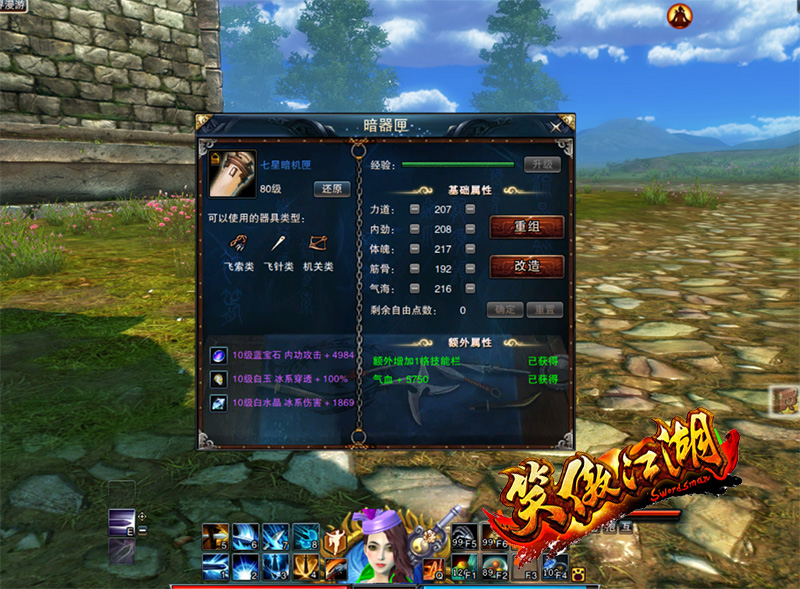Decrease 内劲 with its minus button
Viewport: 800px width, 589px height.
(x=415, y=229)
